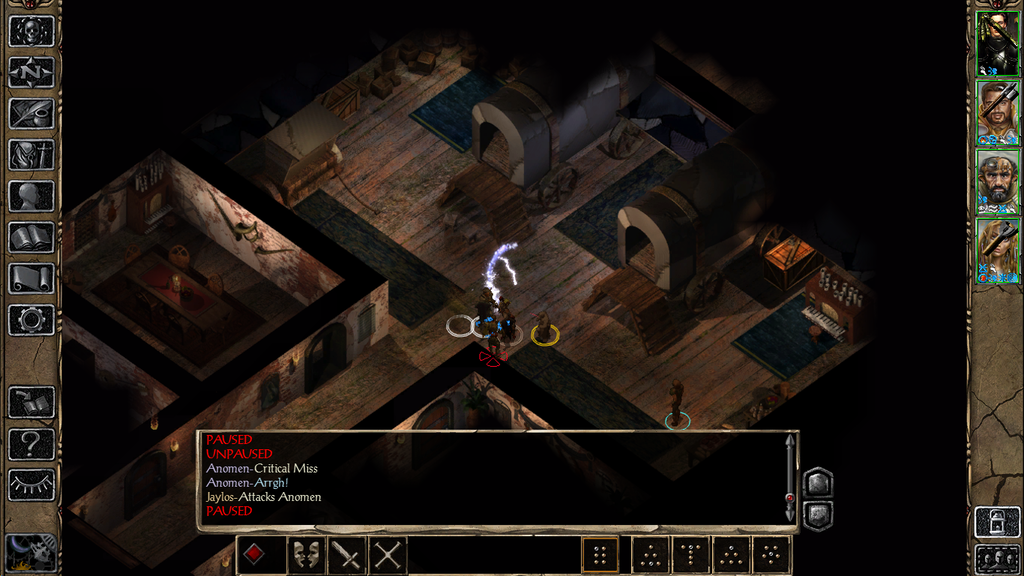
Task: Select the fourth party portrait with blonde hair
Action: click(x=997, y=250)
